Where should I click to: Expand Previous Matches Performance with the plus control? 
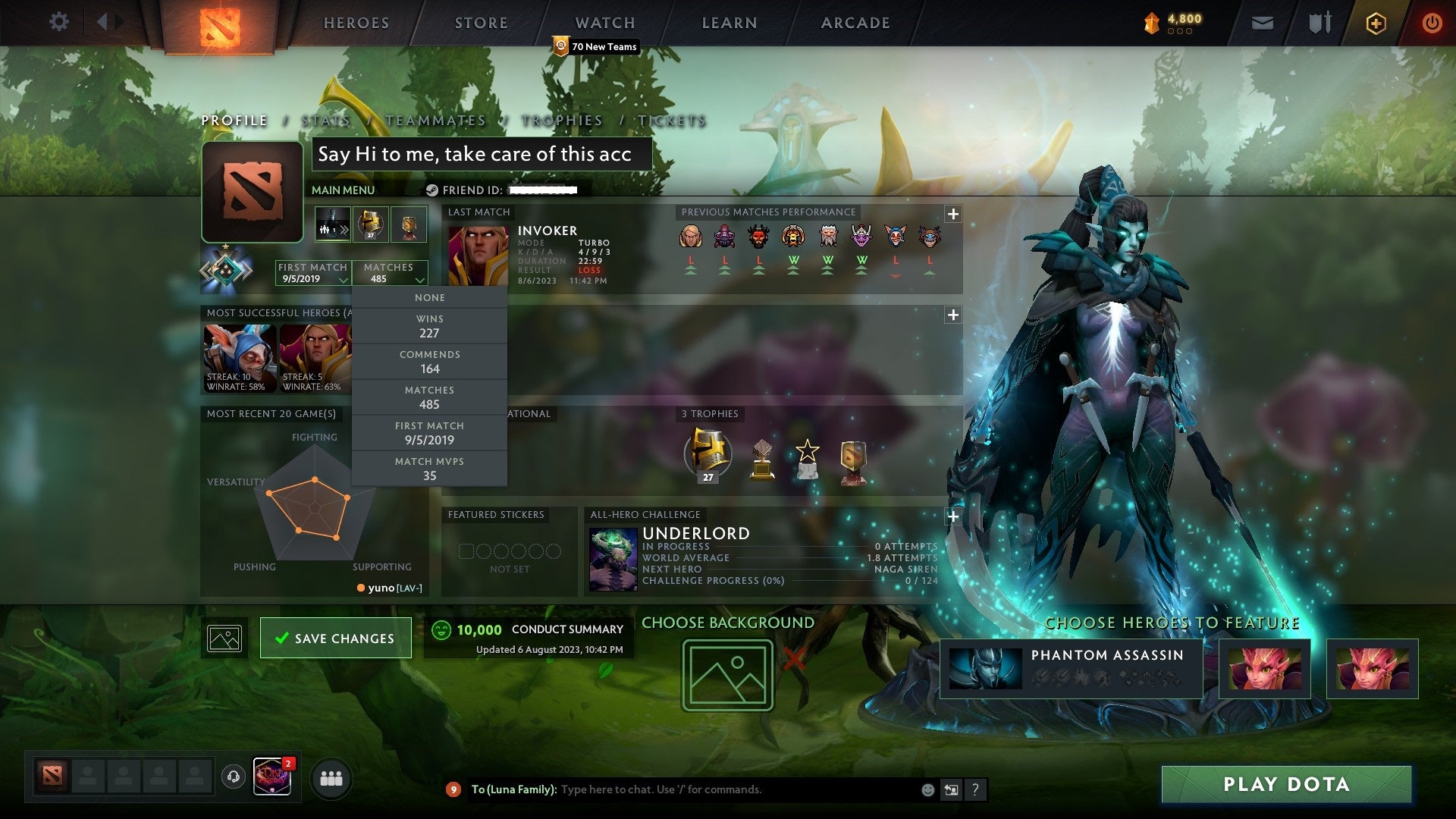(x=954, y=215)
